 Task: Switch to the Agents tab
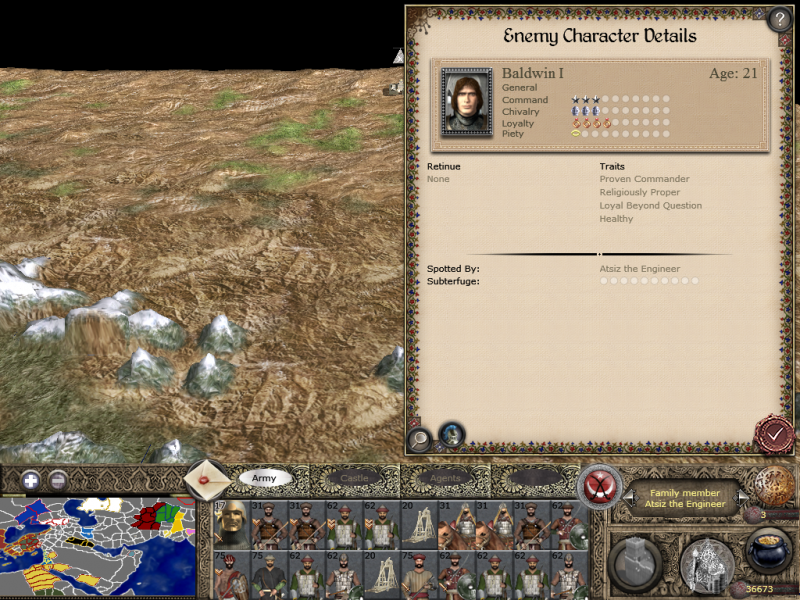pos(444,479)
